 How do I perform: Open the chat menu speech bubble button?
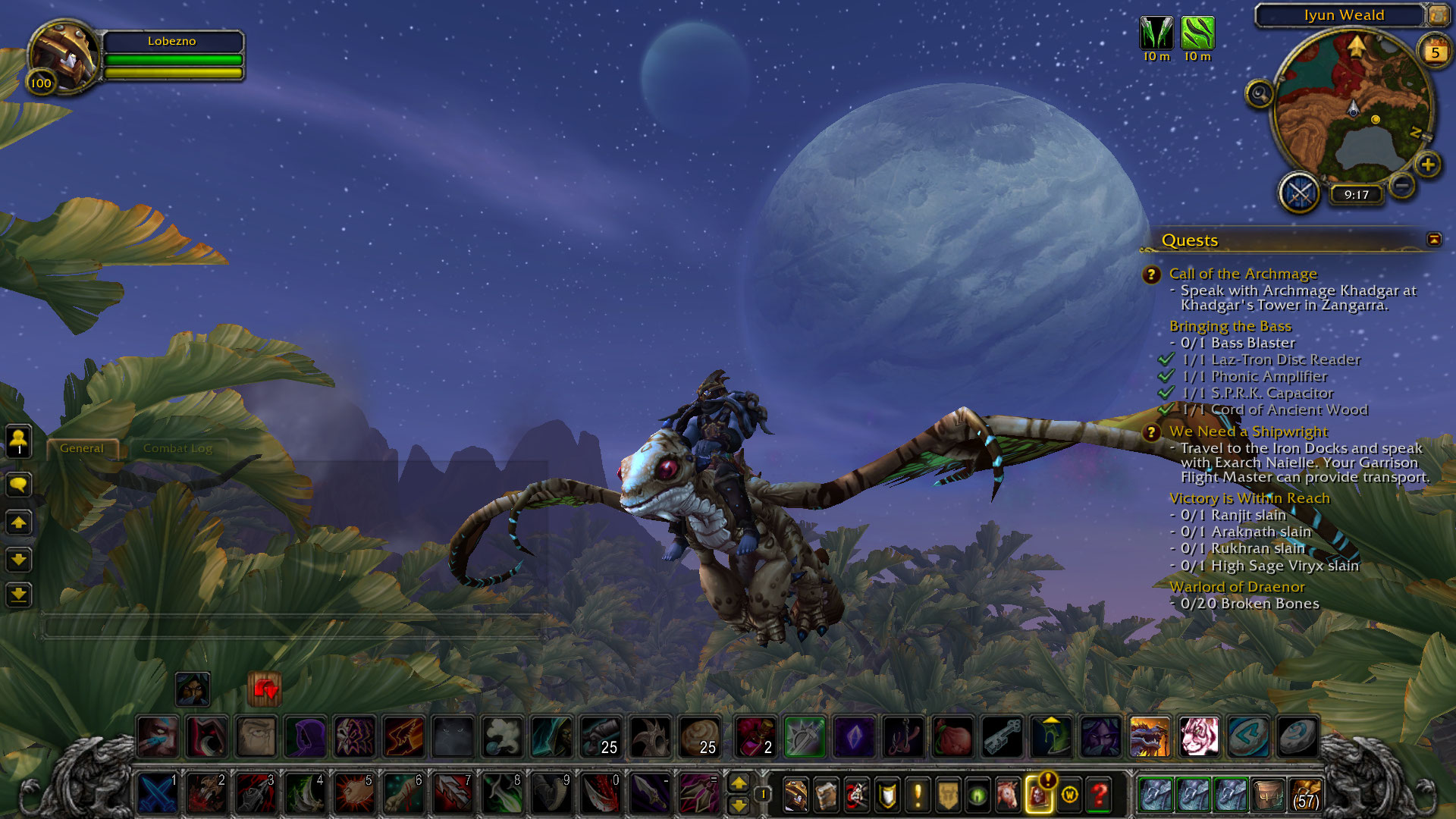click(x=19, y=484)
